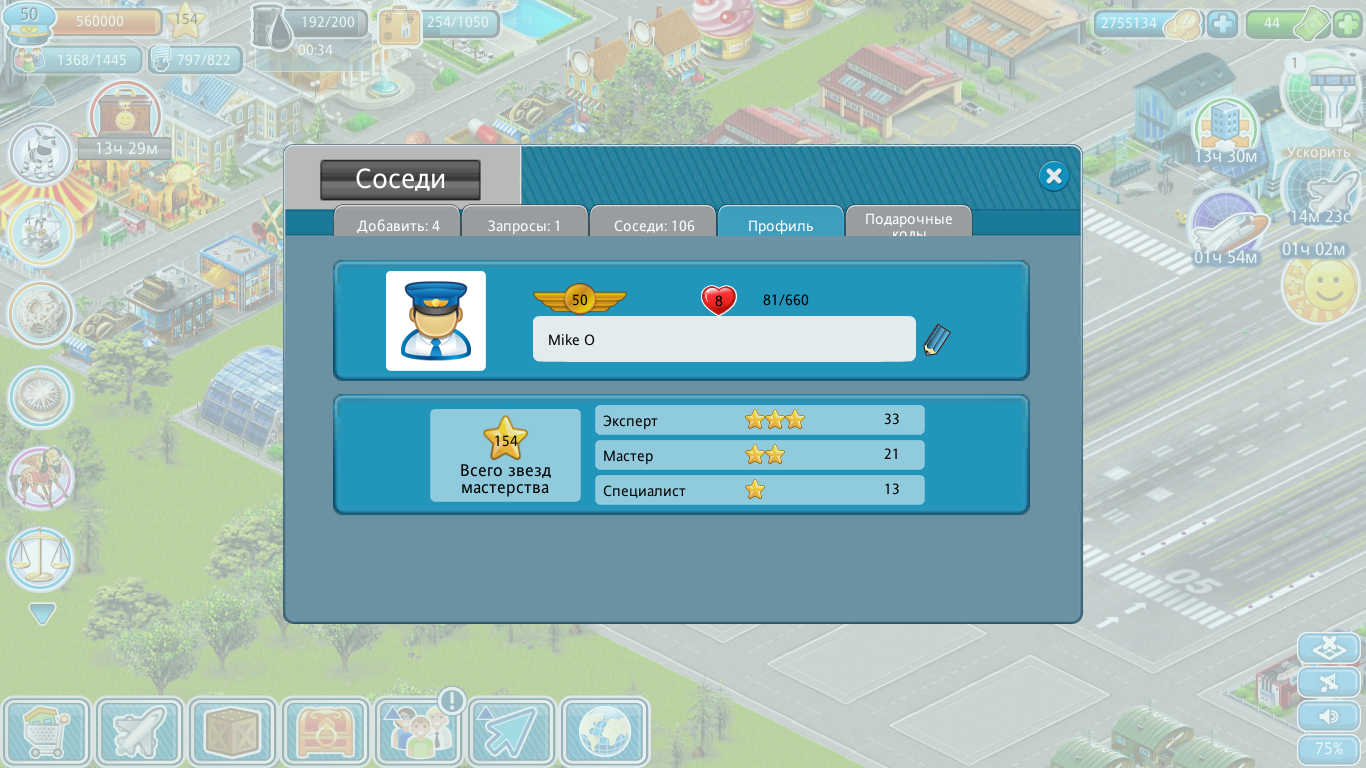
Task: Click the Mike O name field
Action: 724,340
